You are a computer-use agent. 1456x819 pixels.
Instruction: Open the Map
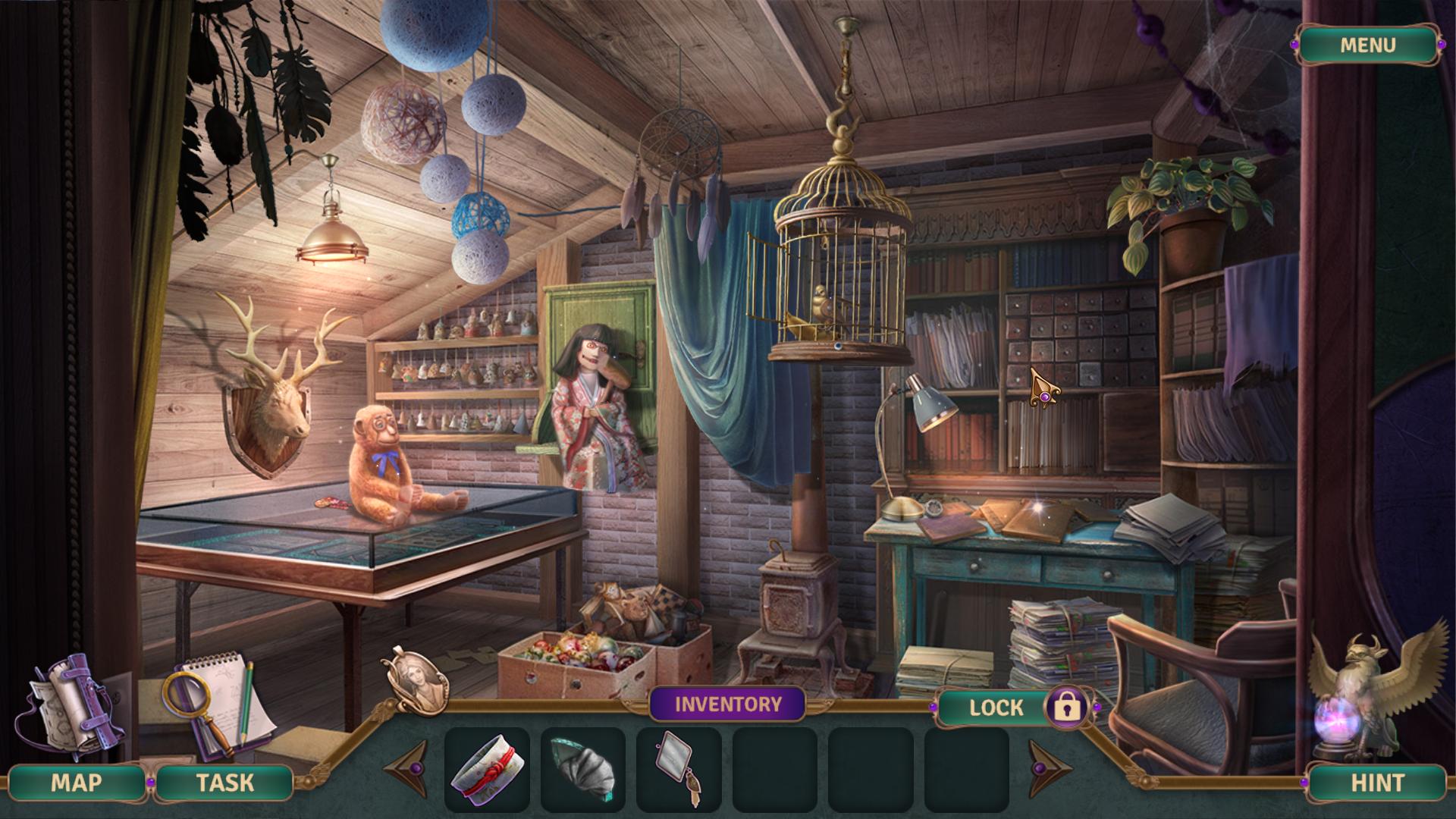click(76, 783)
